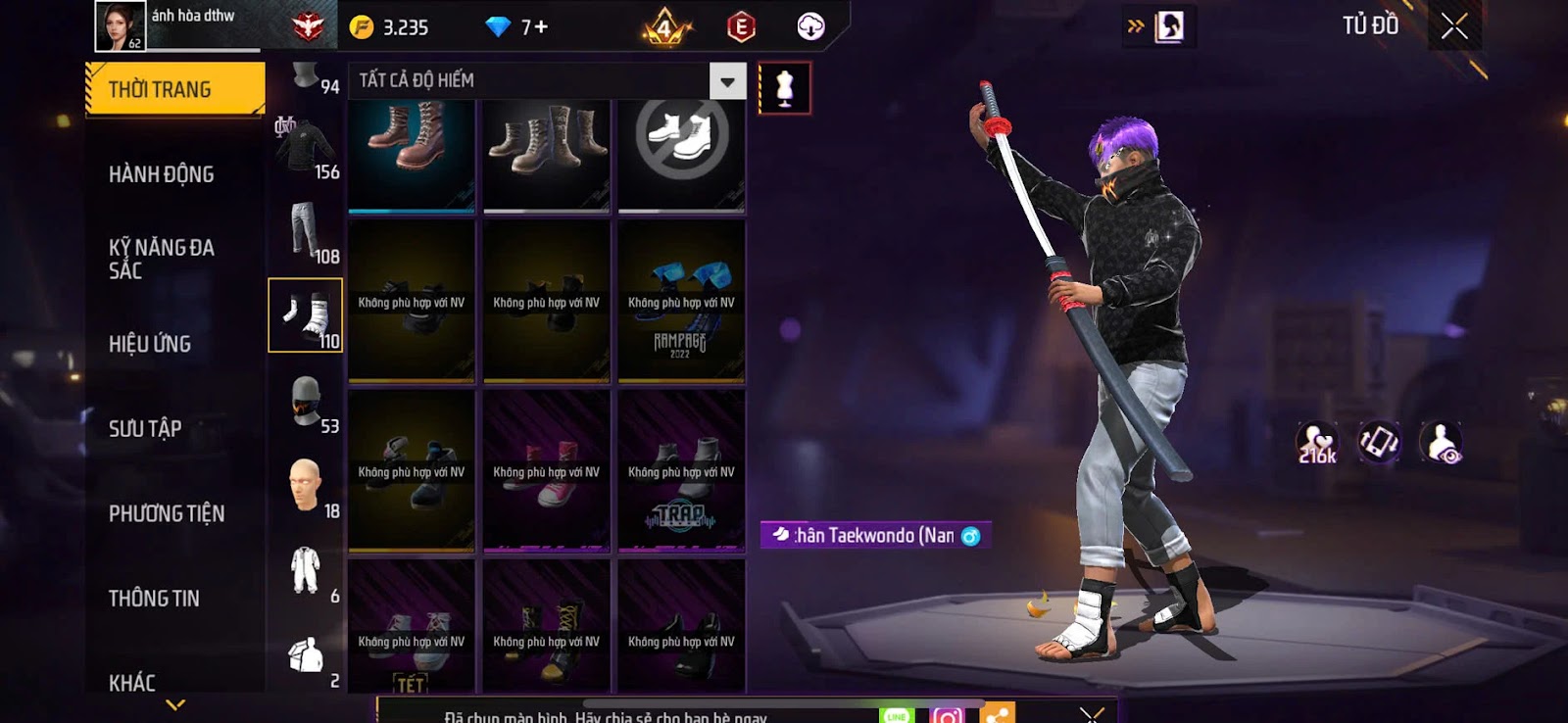Close the TỦ ĐỒ wardrobe screen
The height and width of the screenshot is (723, 1568).
(1454, 26)
